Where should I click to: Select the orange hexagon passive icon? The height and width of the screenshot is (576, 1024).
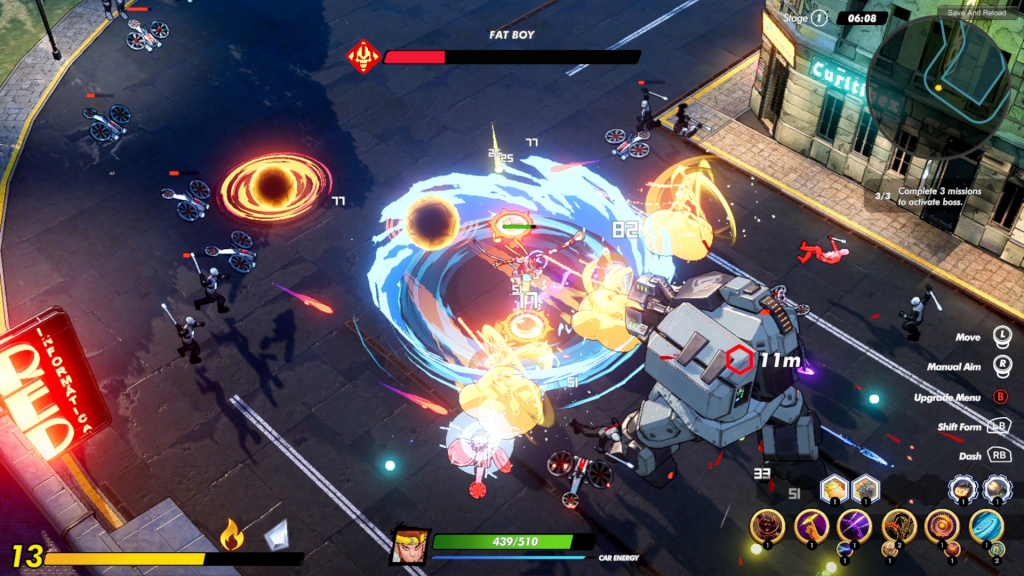pos(834,489)
